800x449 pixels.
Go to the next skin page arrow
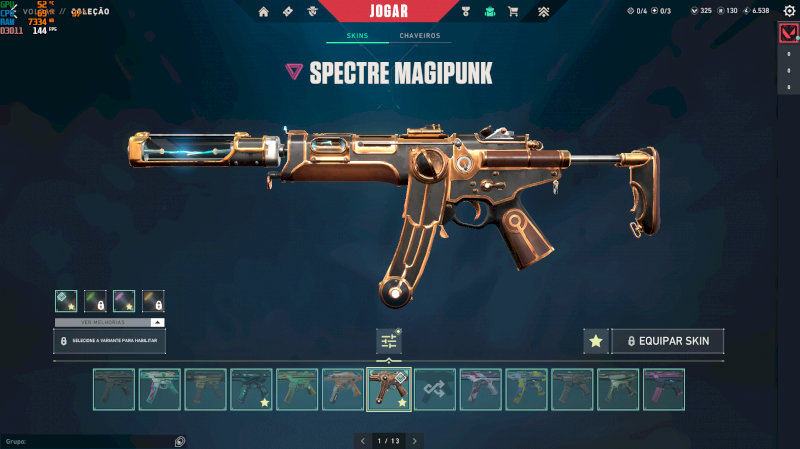click(x=415, y=440)
